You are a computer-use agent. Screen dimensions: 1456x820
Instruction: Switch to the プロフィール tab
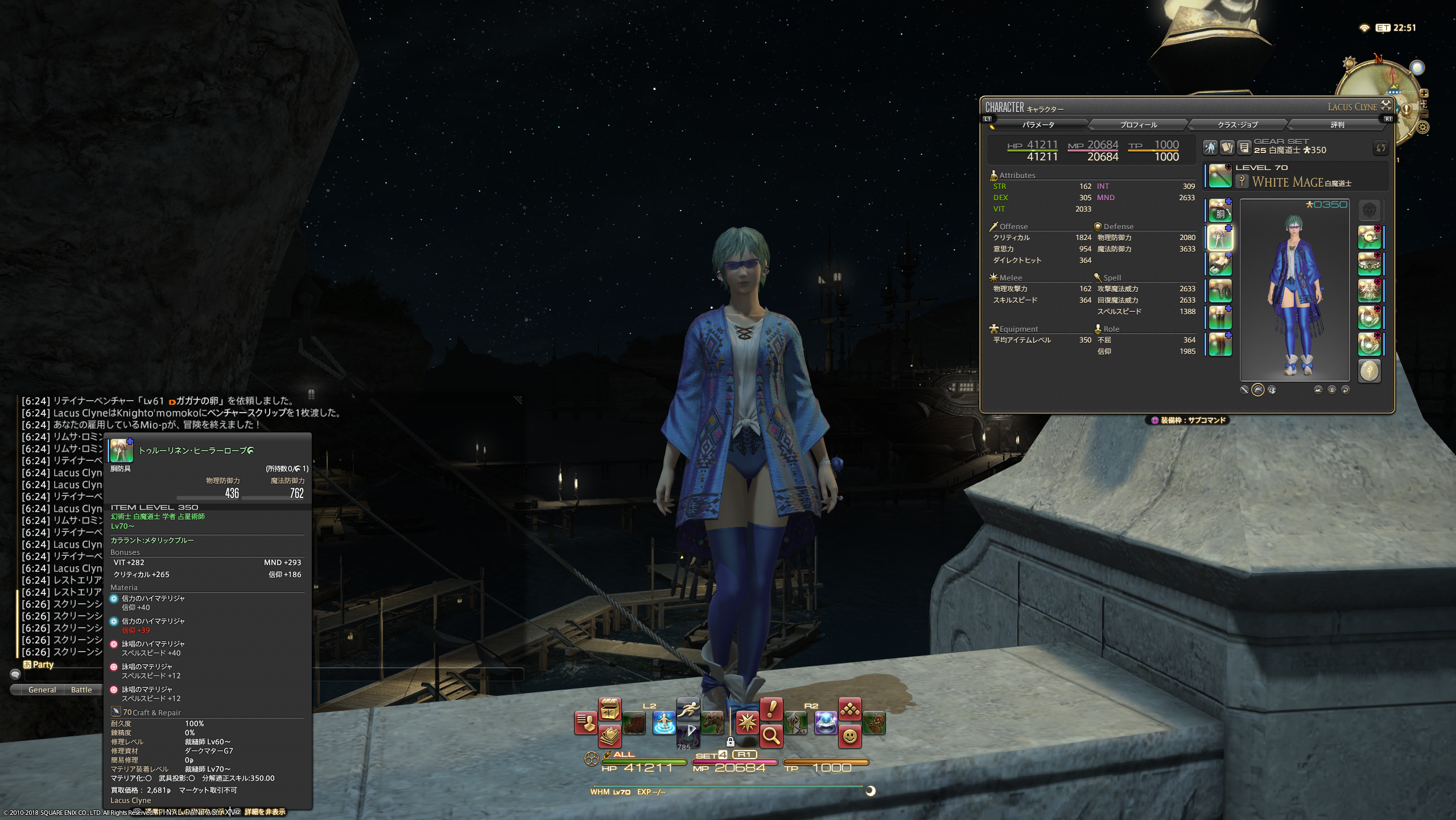coord(1138,125)
